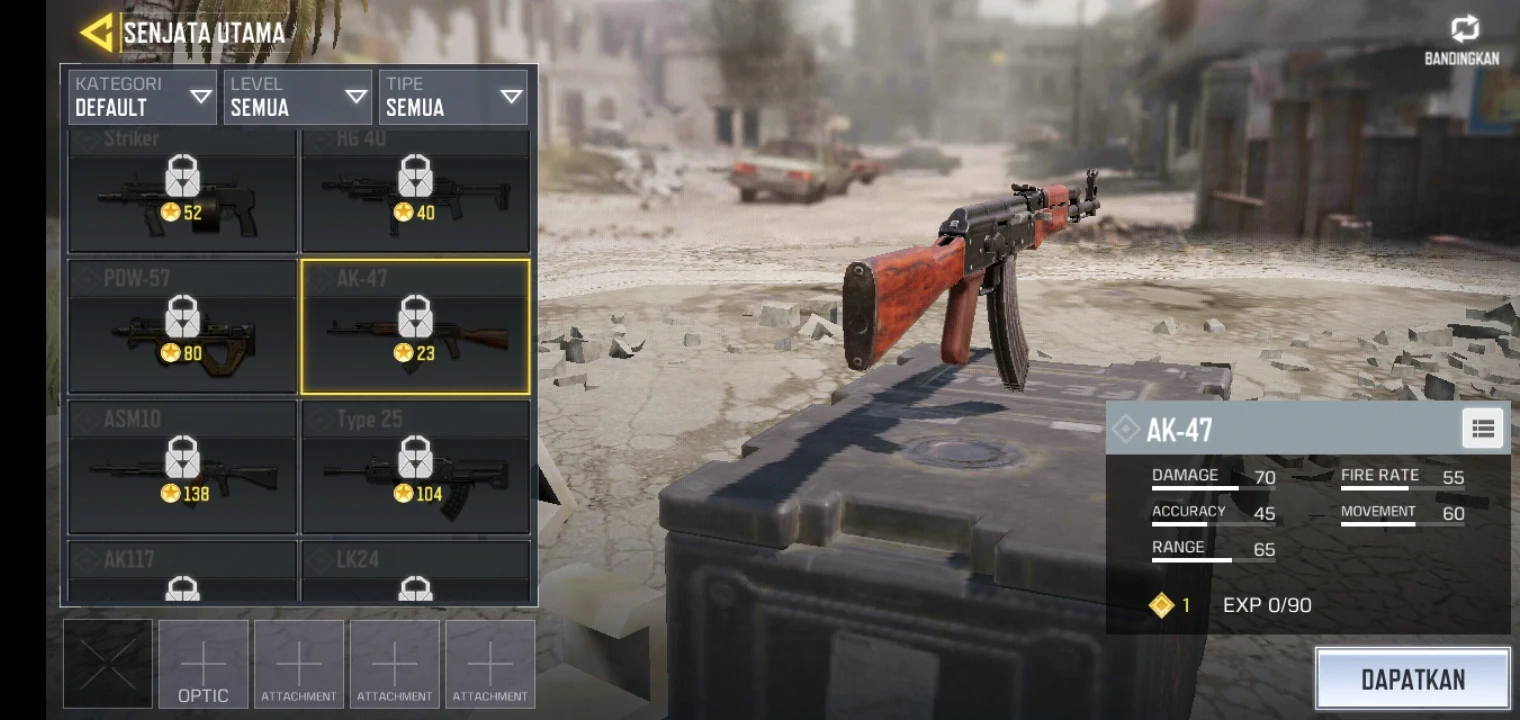
Task: Open the Level filter dropdown
Action: point(298,97)
